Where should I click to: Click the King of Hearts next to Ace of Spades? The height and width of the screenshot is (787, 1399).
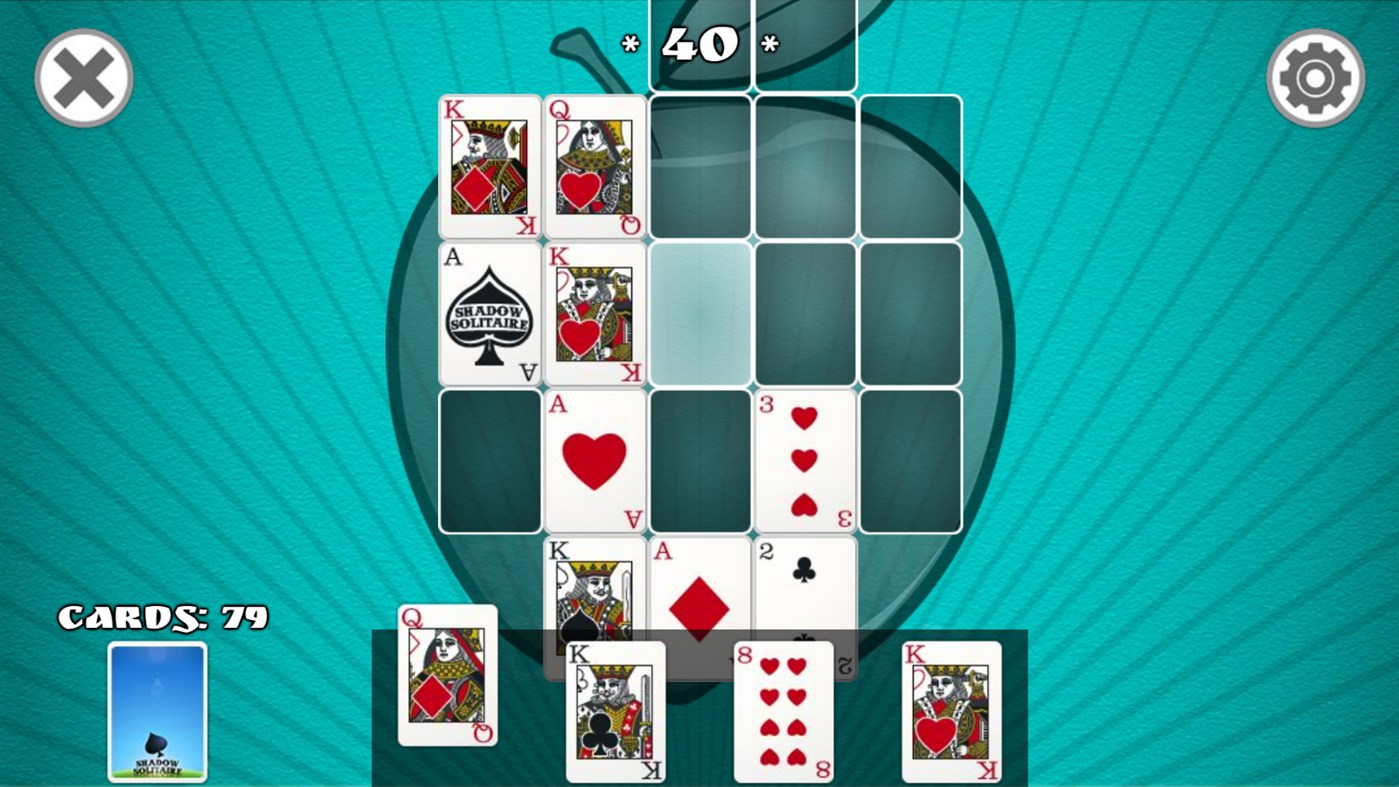(x=594, y=313)
